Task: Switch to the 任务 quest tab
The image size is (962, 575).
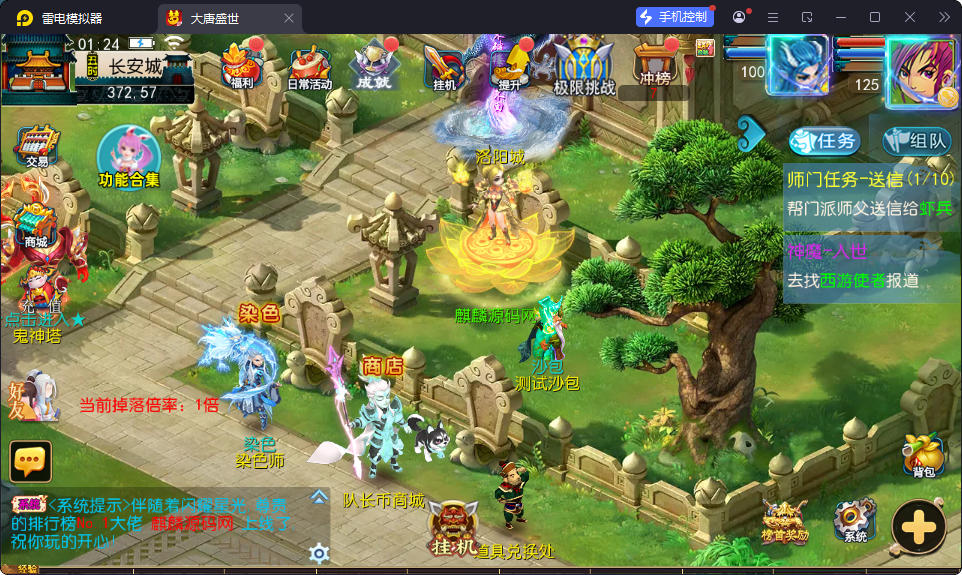Action: [x=824, y=141]
